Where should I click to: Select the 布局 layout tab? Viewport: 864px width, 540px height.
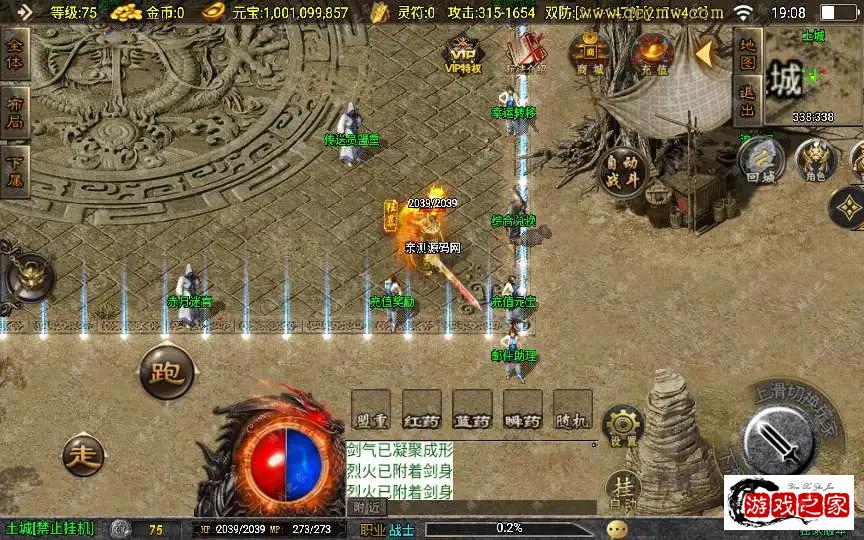(x=15, y=114)
